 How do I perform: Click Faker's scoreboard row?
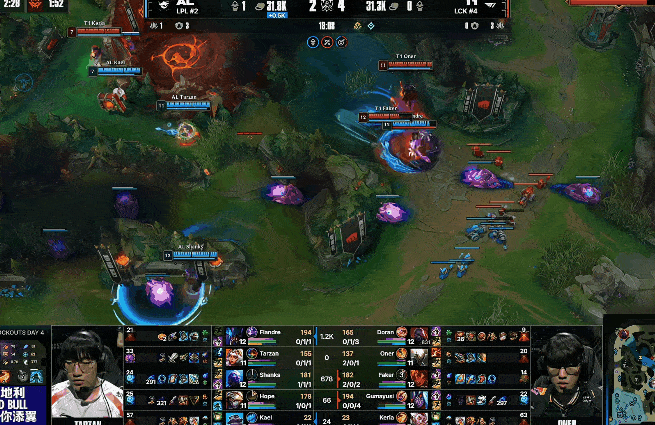point(400,376)
